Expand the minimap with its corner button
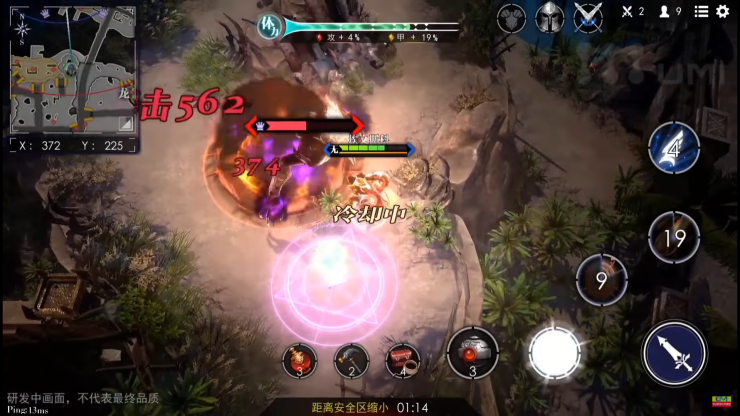 (124, 123)
